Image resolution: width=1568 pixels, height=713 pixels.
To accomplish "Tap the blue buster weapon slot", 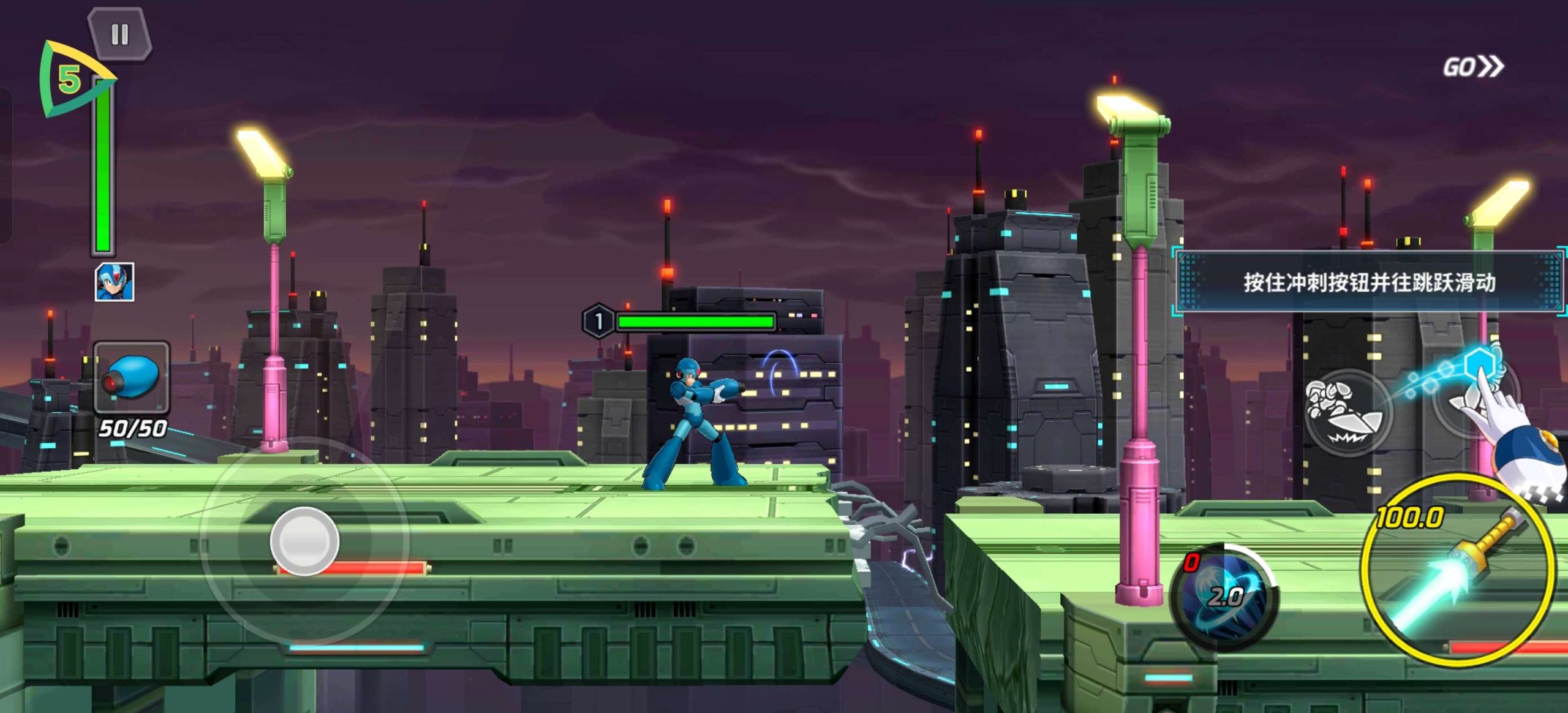I will click(132, 377).
